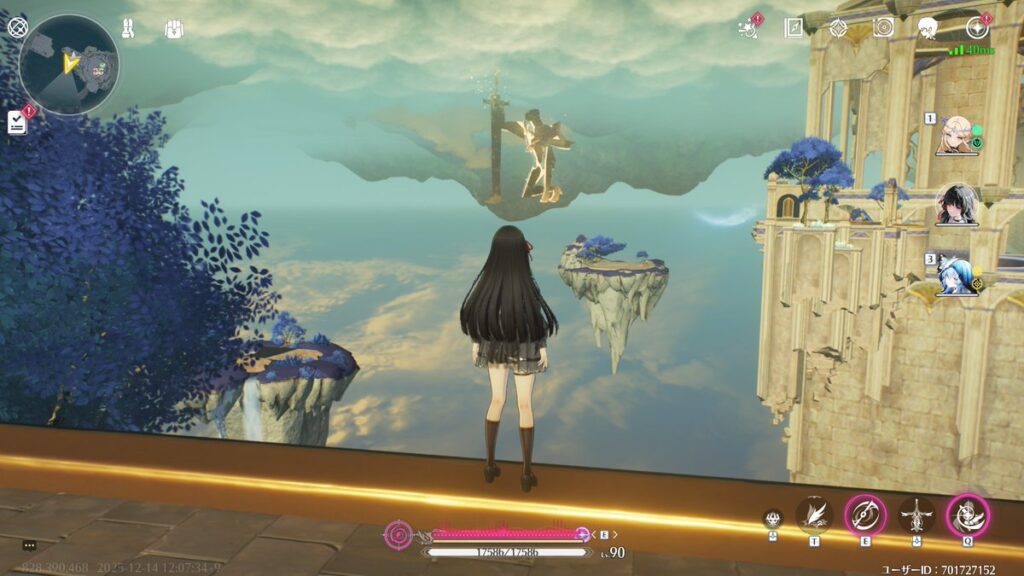Open the checklist icon with red alert

(x=17, y=122)
